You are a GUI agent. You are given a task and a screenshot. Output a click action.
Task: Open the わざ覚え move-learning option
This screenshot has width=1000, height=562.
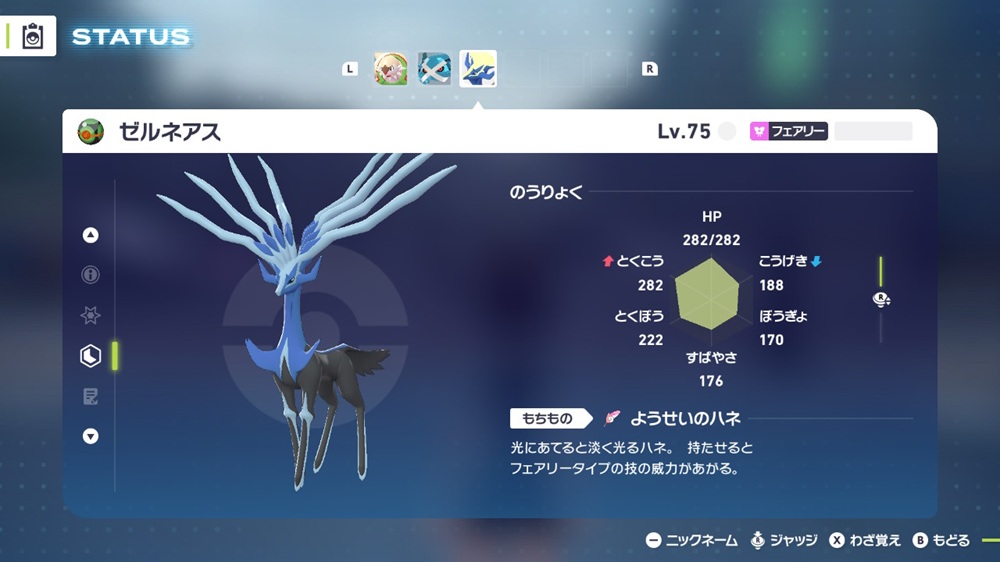click(865, 540)
